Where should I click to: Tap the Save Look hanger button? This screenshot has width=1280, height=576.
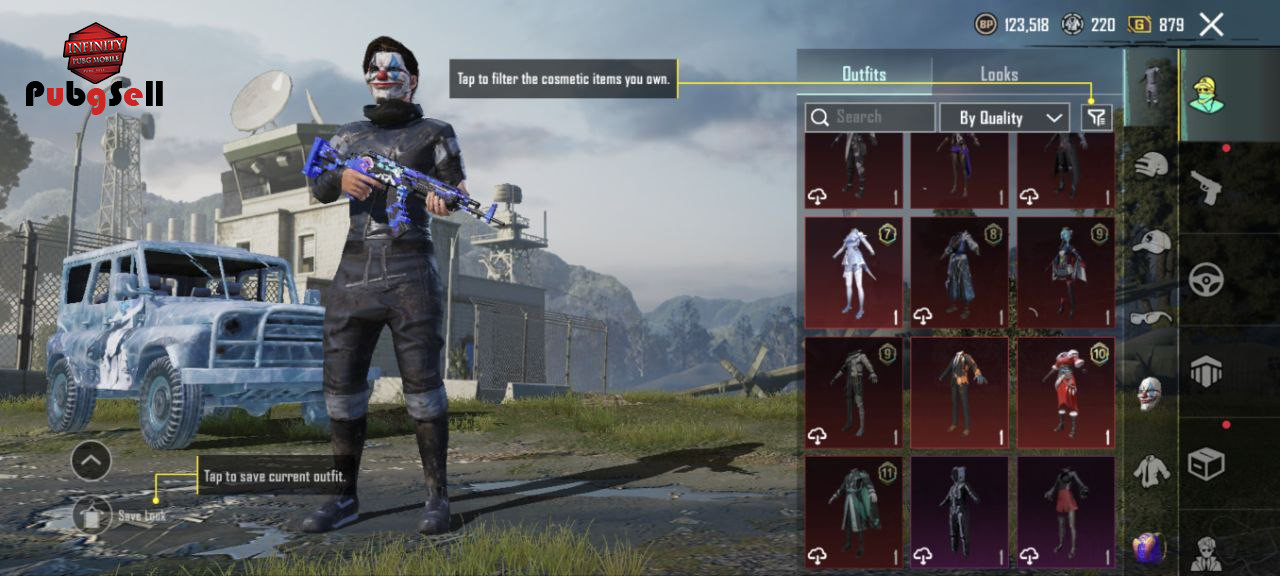(92, 515)
